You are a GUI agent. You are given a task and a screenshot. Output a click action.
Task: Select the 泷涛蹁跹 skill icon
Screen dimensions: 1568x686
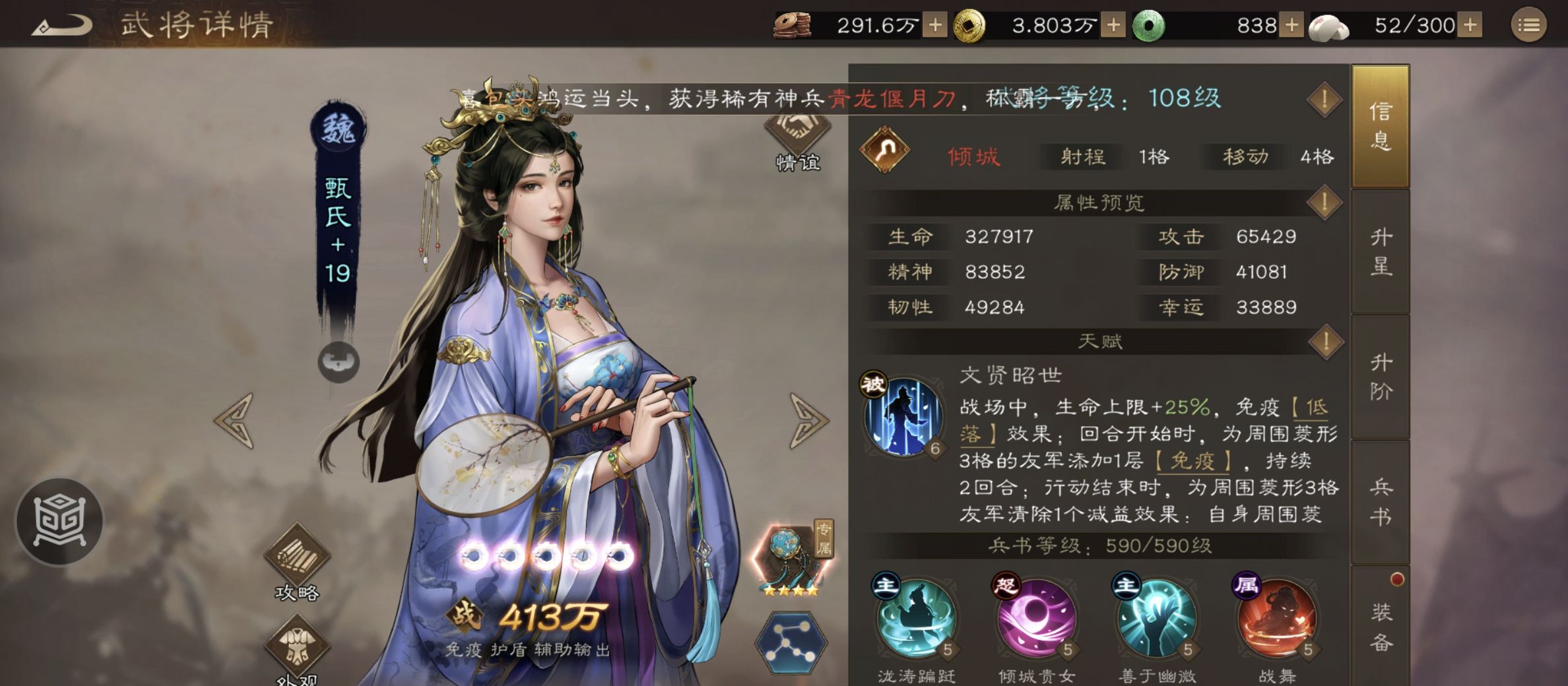[916, 620]
